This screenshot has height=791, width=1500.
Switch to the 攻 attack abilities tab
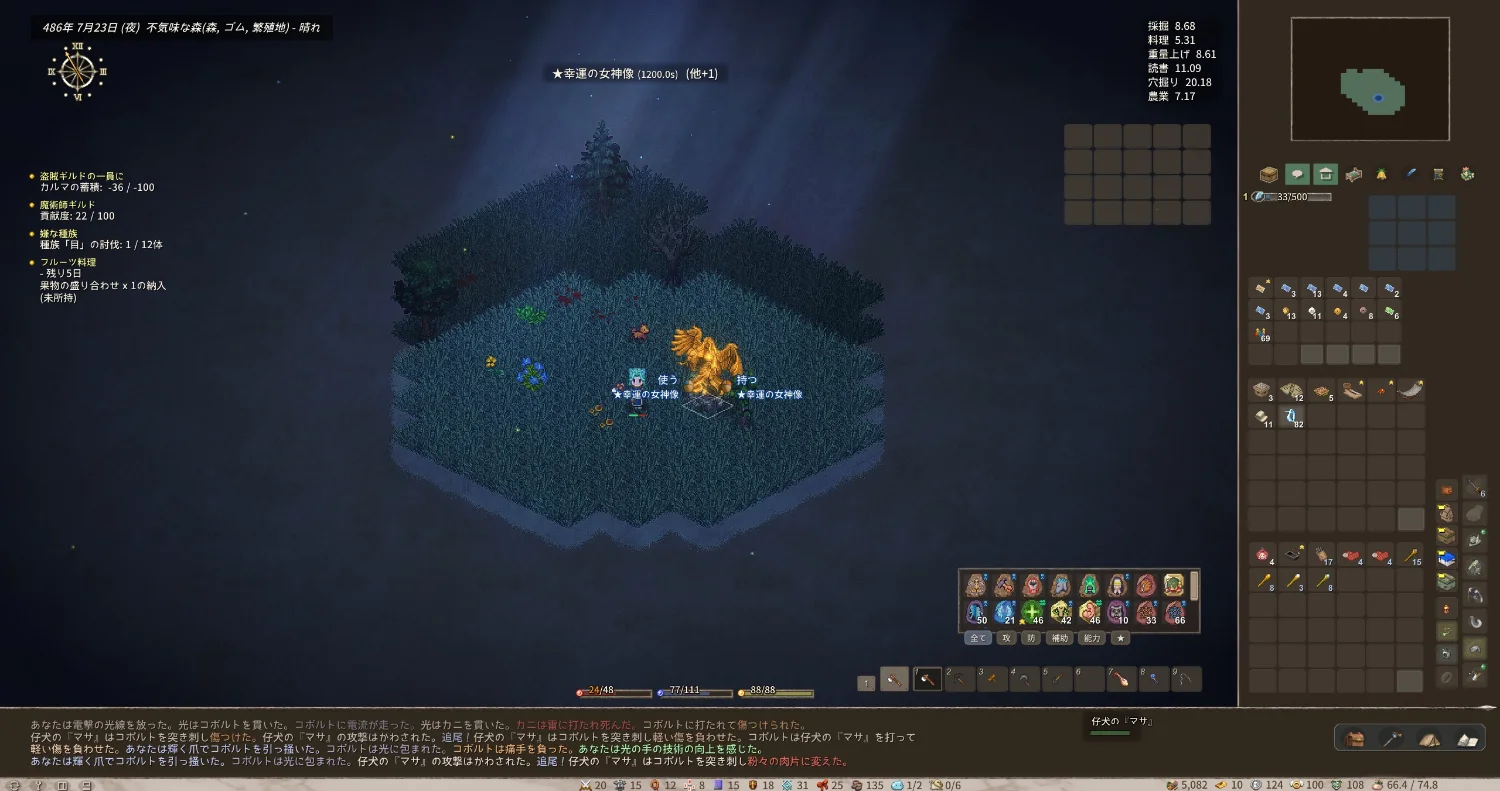pos(1006,638)
